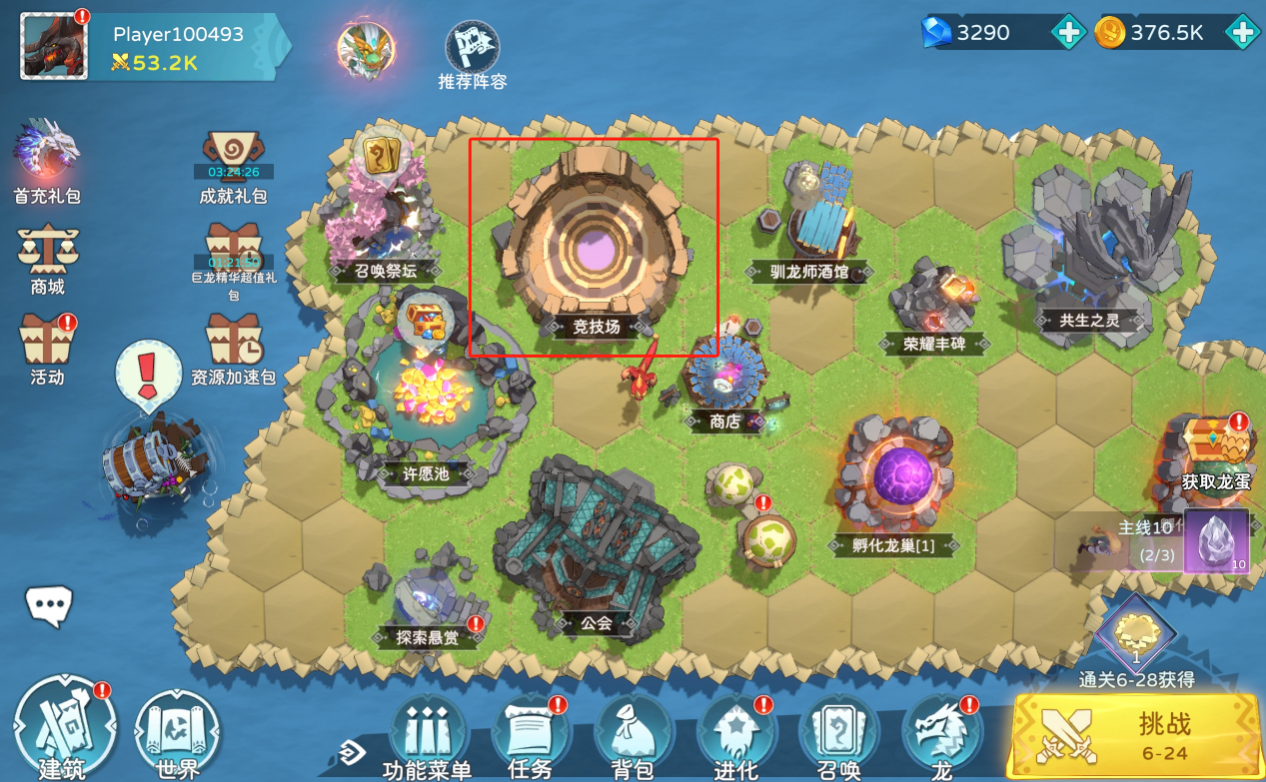This screenshot has width=1266, height=782.
Task: Open the 获取龙蛋 get dragon egg offer
Action: [1215, 447]
